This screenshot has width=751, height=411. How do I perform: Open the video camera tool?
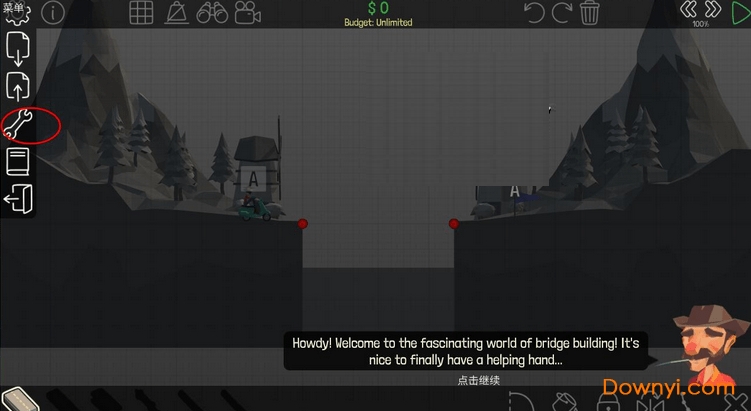[246, 13]
